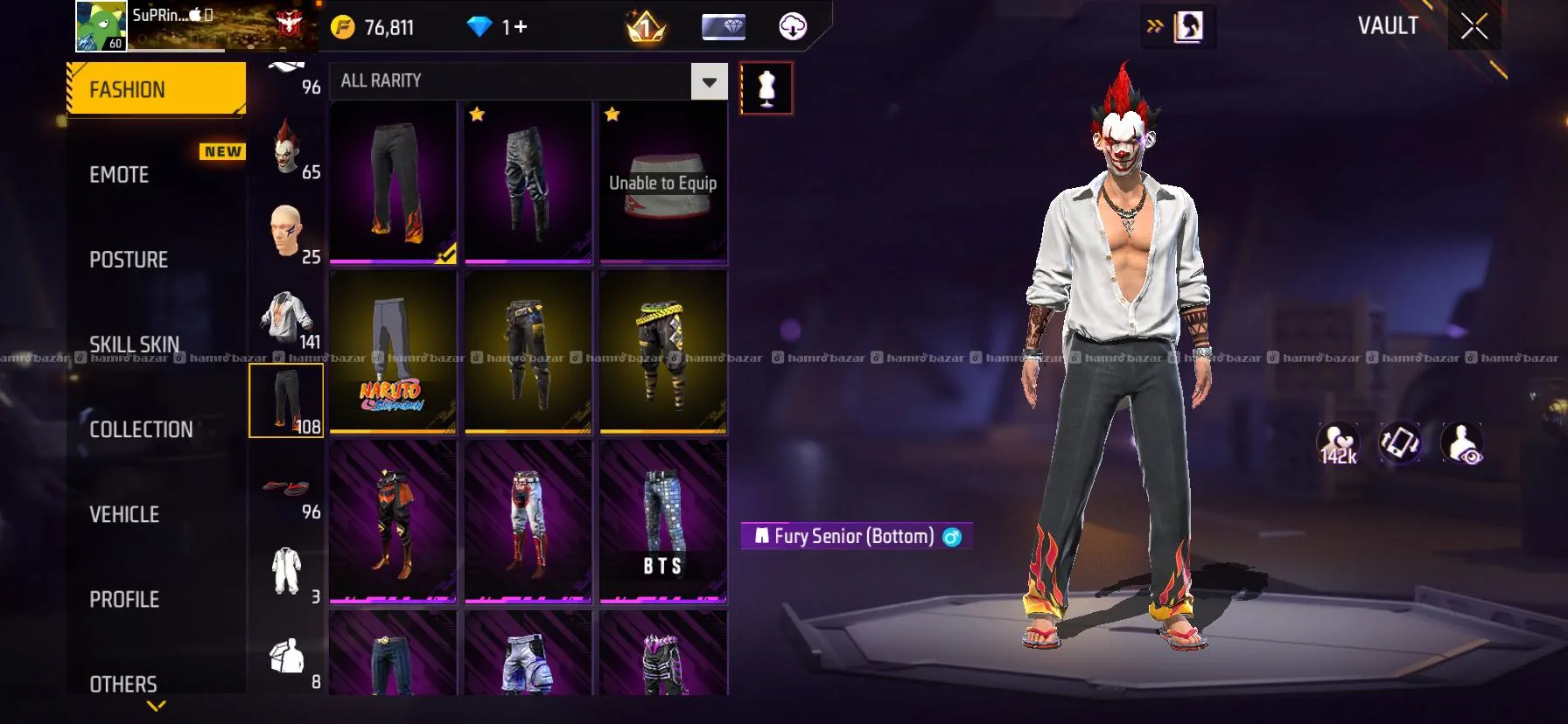The height and width of the screenshot is (724, 1568).
Task: Choose the white shirt tops category
Action: pos(287,318)
